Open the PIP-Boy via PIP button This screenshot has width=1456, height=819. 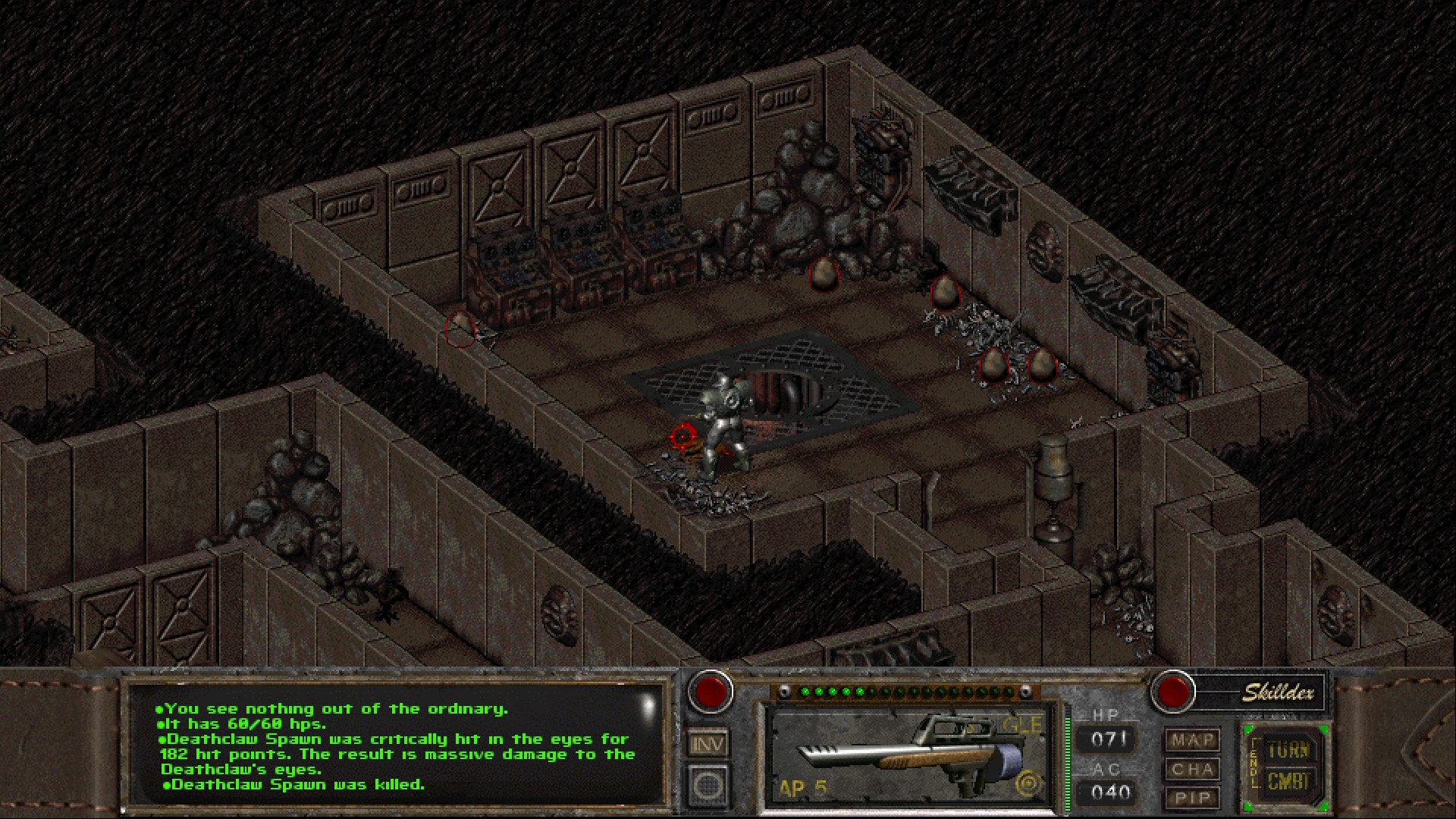coord(1192,798)
